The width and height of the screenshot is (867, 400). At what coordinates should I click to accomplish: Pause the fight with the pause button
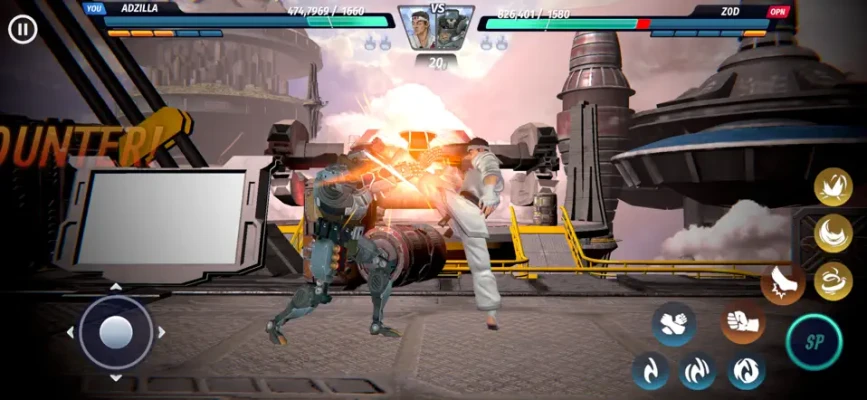[x=22, y=29]
